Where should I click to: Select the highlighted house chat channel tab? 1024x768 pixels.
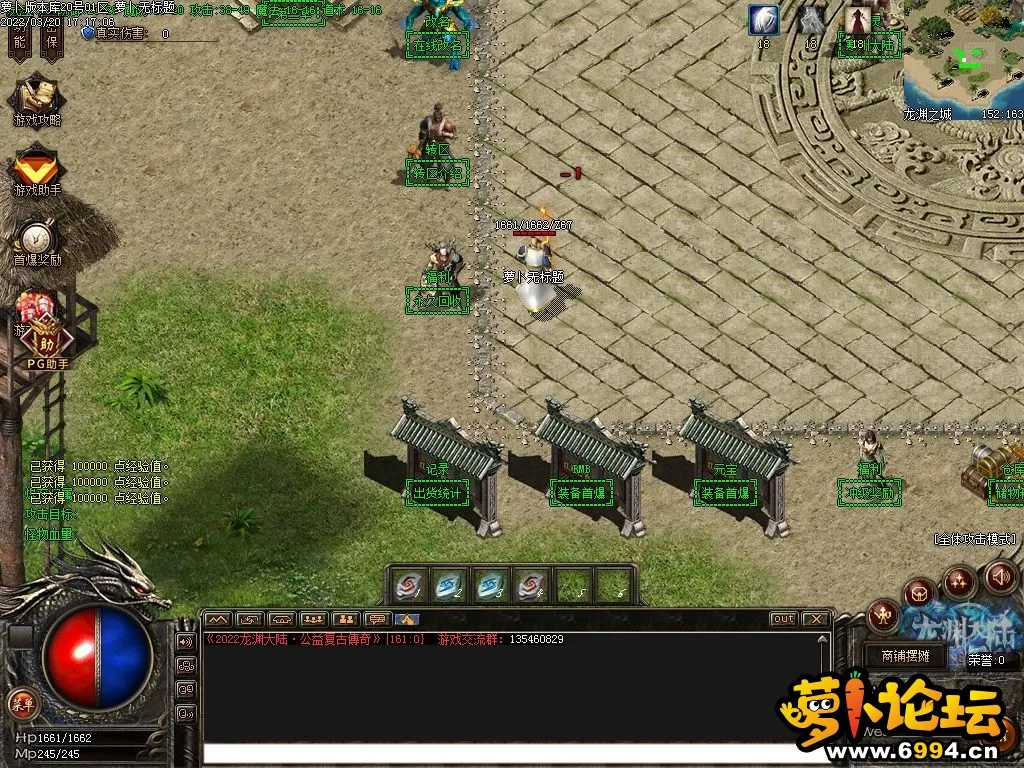408,619
